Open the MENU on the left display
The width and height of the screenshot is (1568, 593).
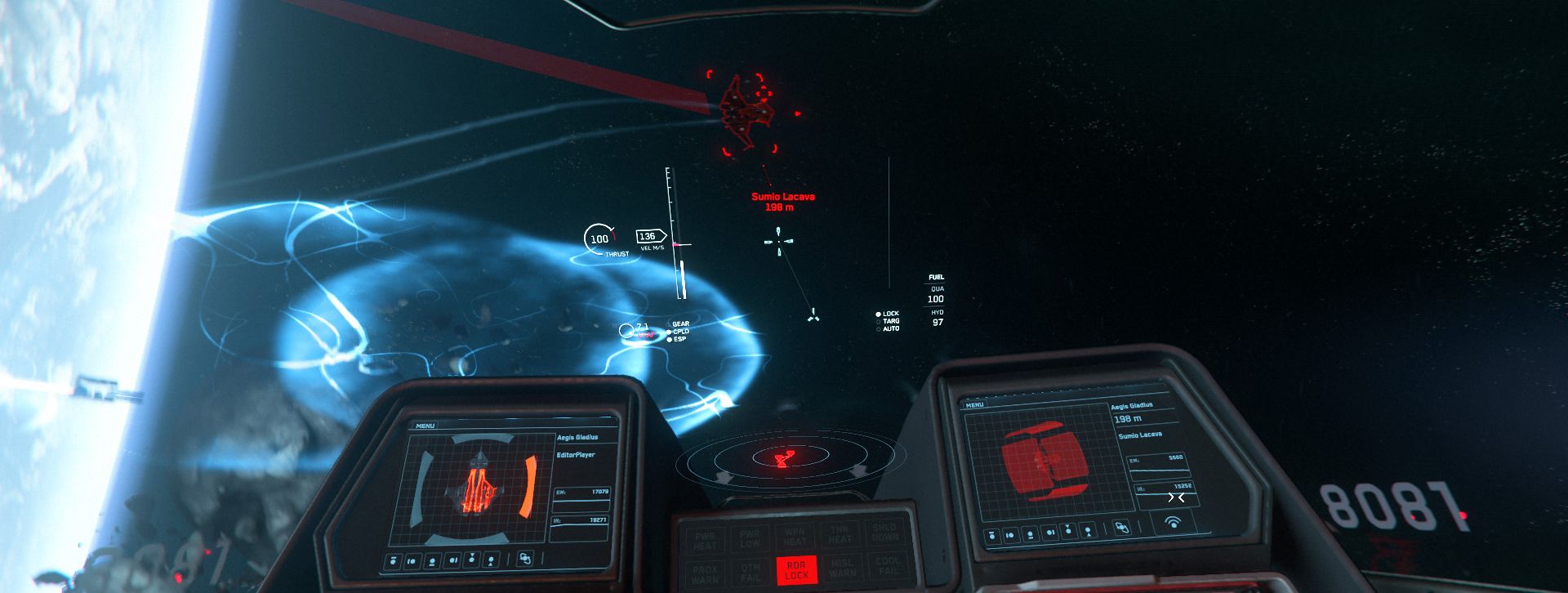(425, 425)
